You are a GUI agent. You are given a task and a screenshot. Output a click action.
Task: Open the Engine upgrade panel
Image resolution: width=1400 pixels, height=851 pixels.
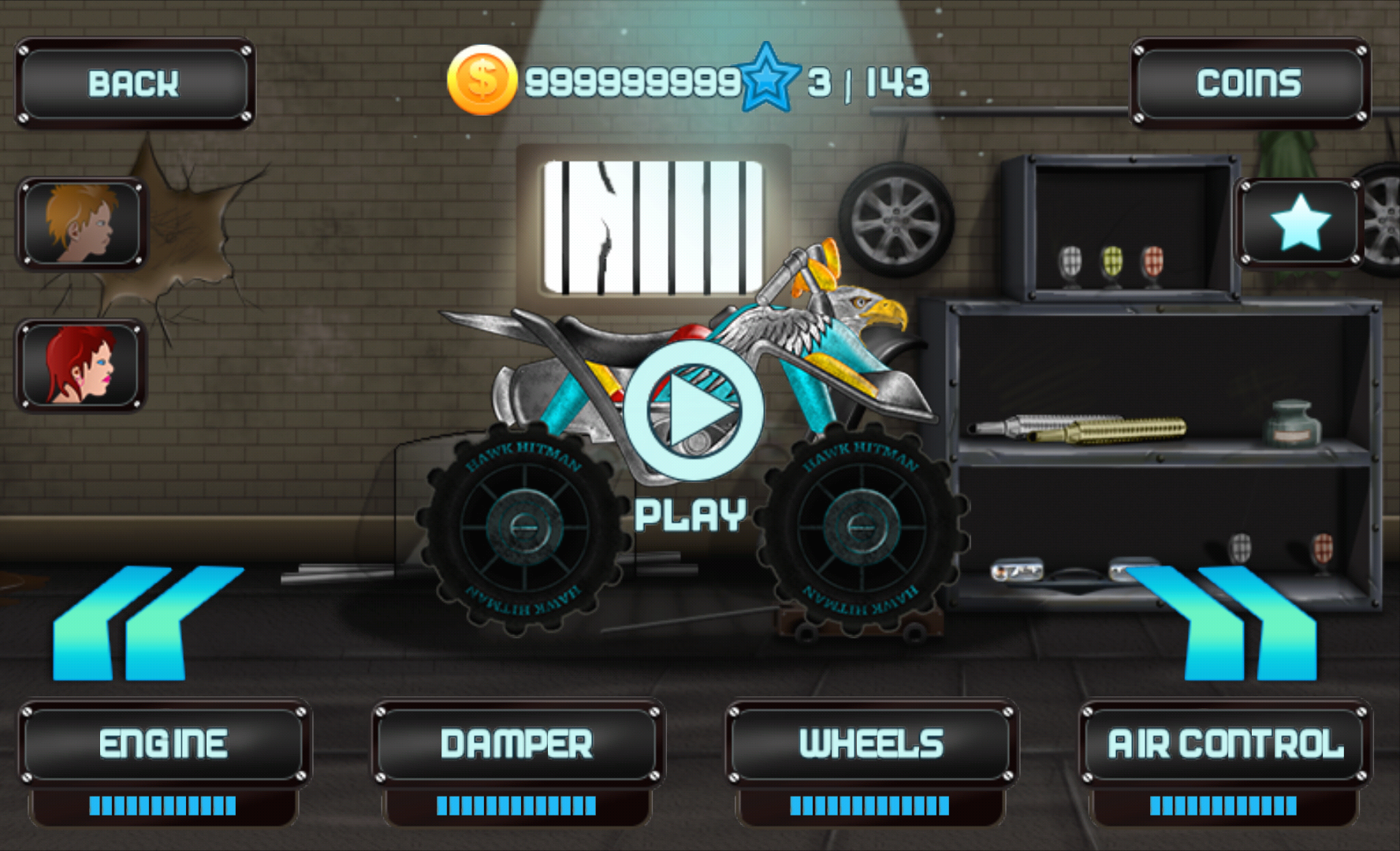tap(163, 739)
